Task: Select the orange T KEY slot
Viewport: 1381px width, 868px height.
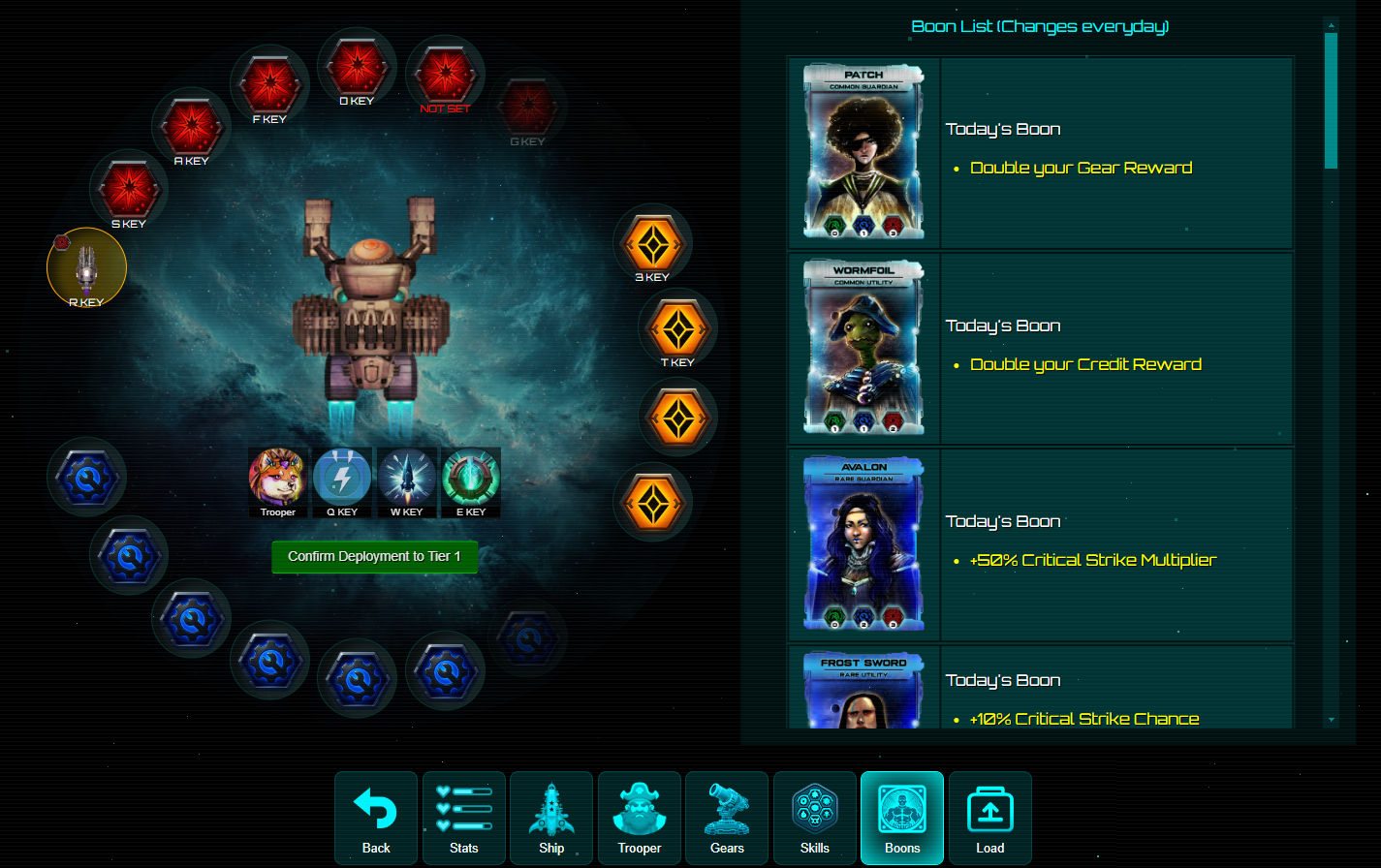Action: 677,328
